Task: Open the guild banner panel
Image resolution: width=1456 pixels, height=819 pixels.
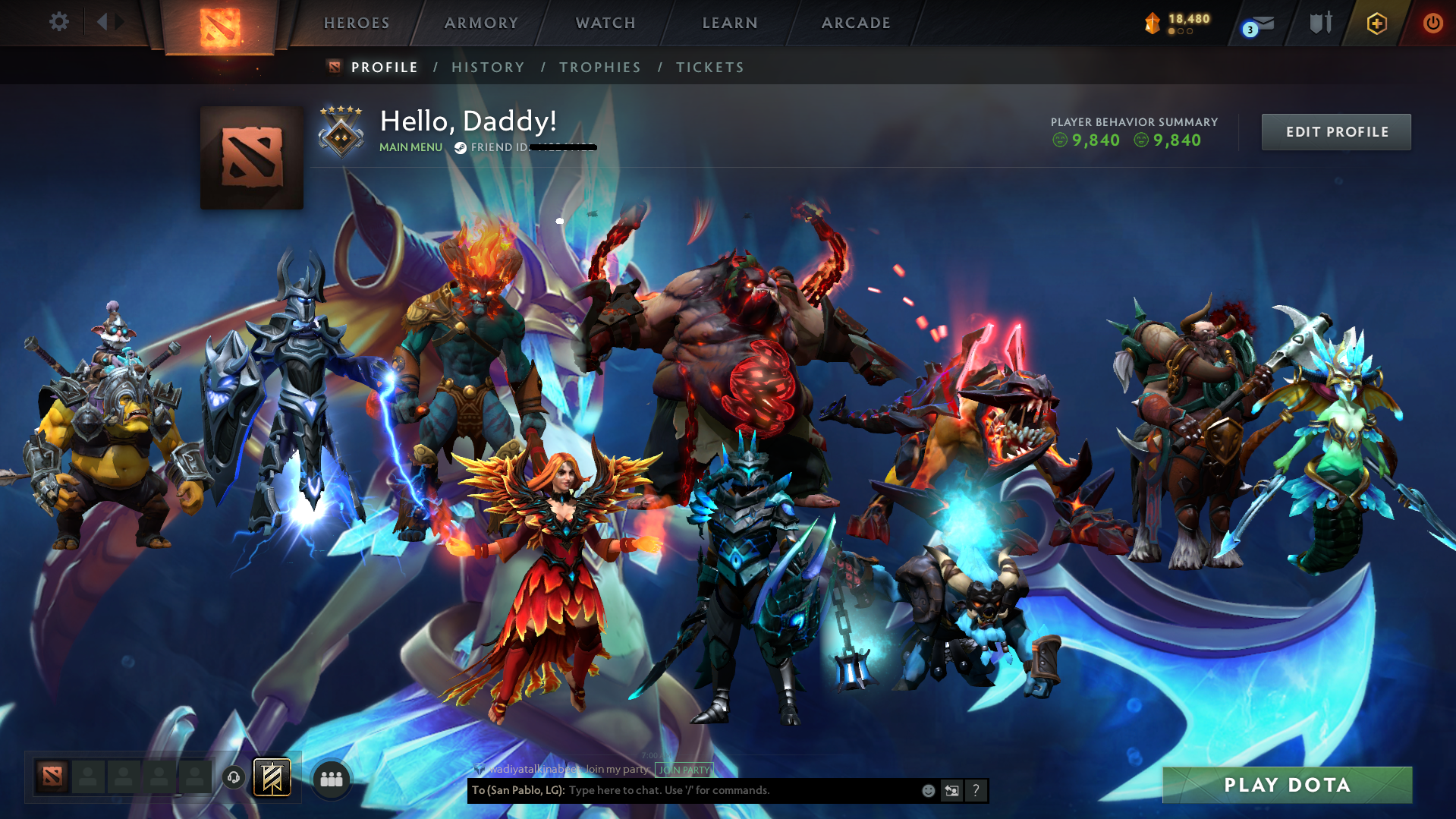Action: click(x=272, y=777)
